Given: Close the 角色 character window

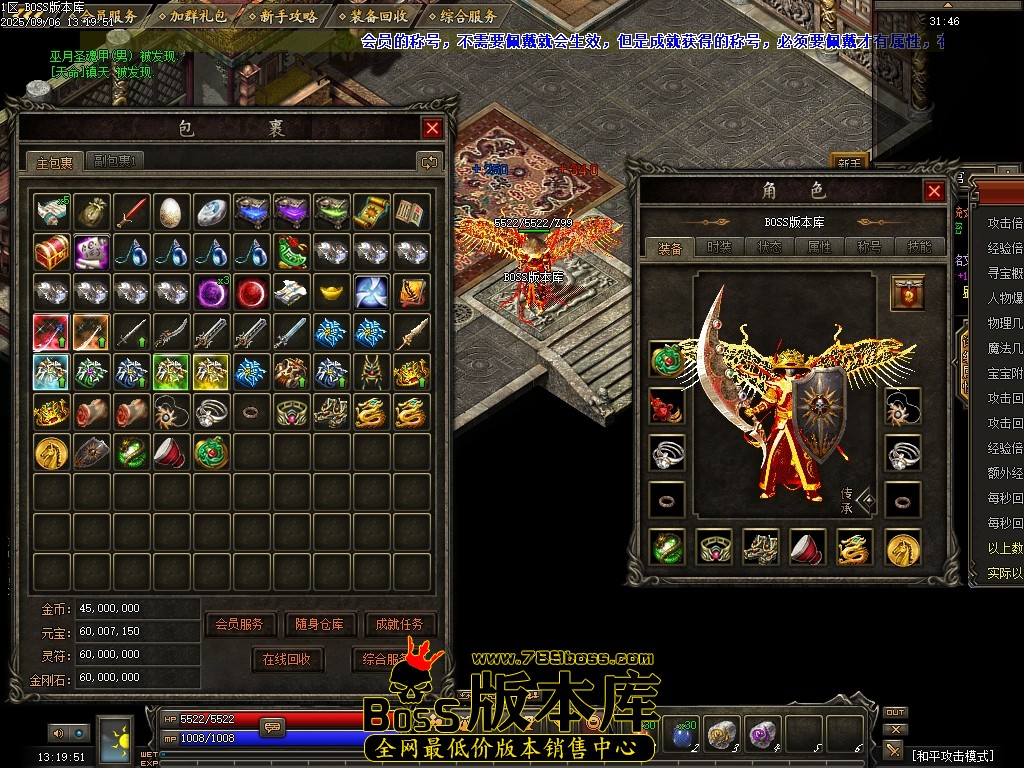Looking at the screenshot, I should click(934, 191).
